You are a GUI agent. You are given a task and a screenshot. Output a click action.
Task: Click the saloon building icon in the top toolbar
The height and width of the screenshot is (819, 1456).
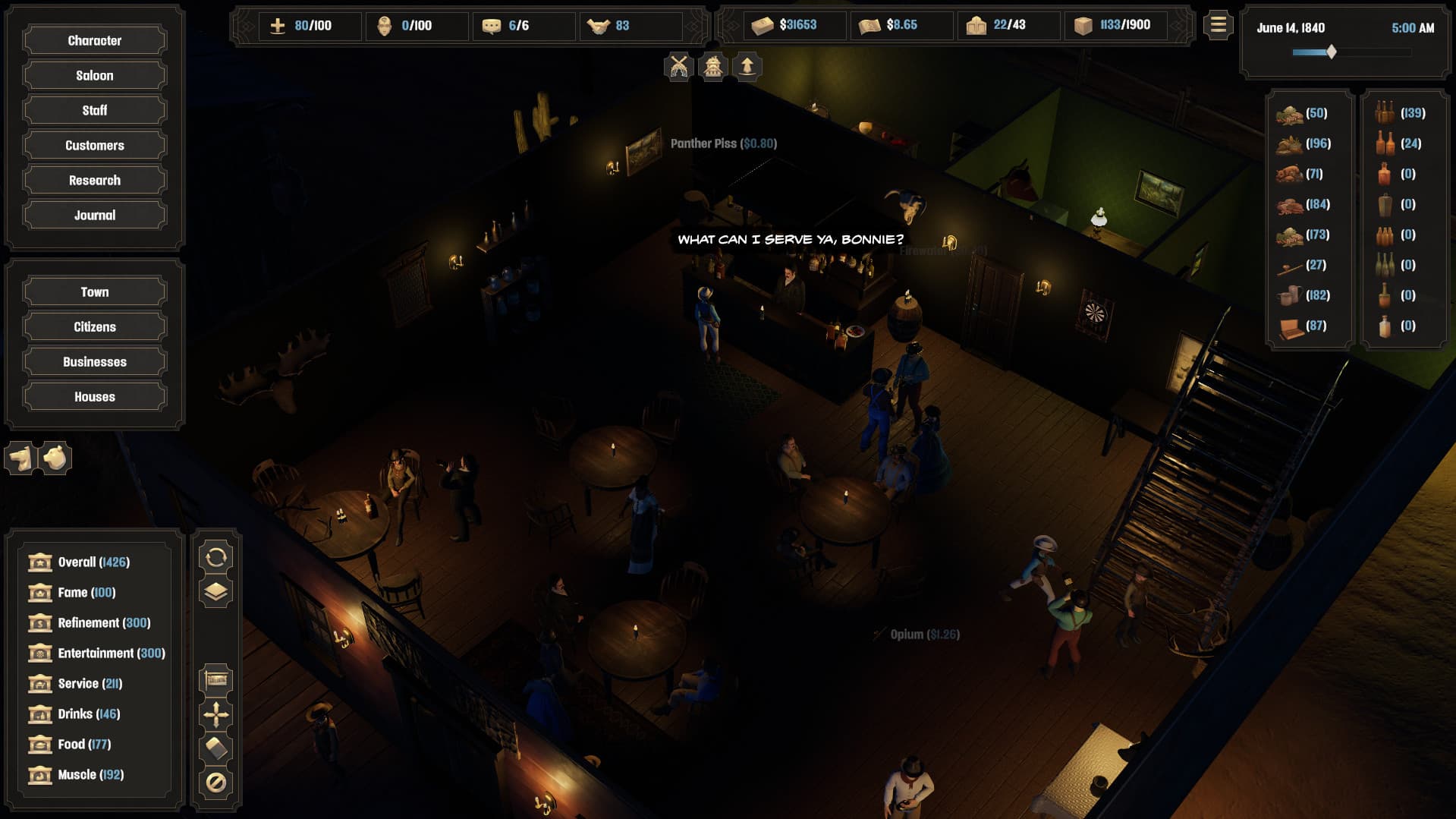[x=713, y=65]
